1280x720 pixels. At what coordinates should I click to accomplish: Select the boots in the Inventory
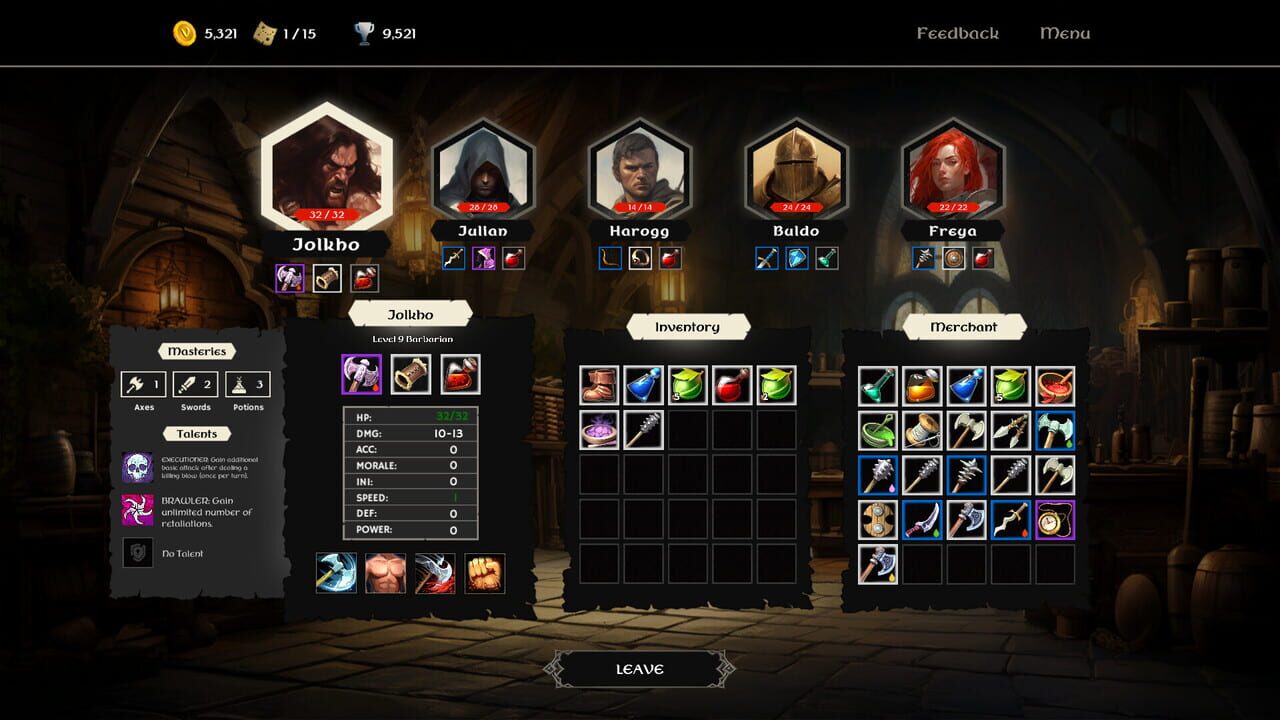[598, 385]
